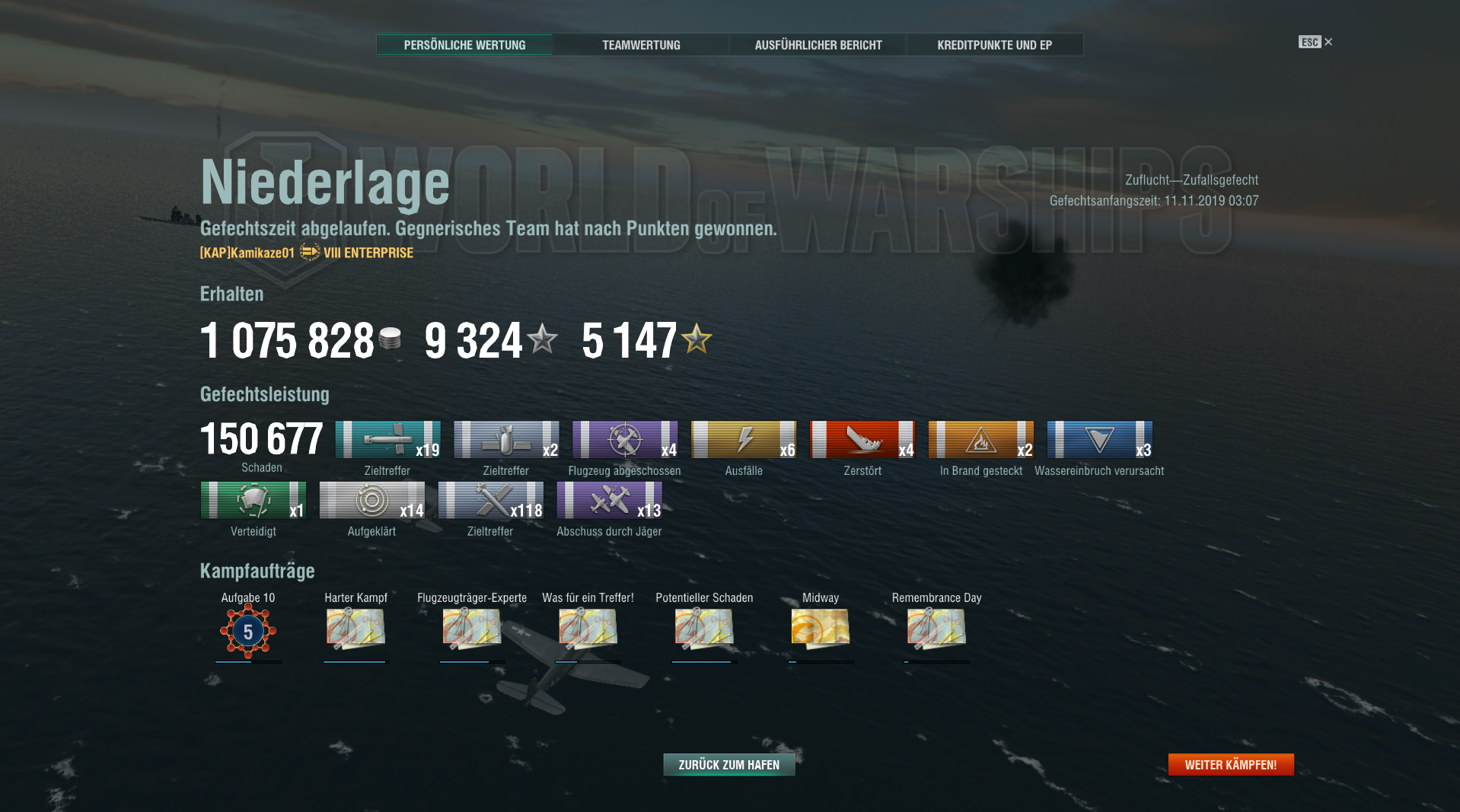Image resolution: width=1460 pixels, height=812 pixels.
Task: Select the Abschuss durch Jäger ribbon
Action: 610,500
